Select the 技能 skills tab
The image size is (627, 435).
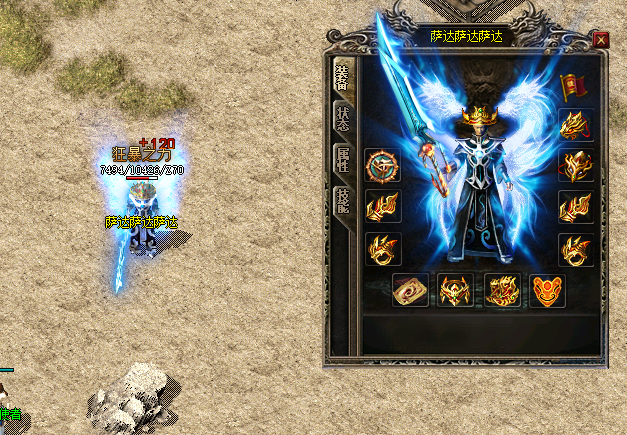[342, 204]
